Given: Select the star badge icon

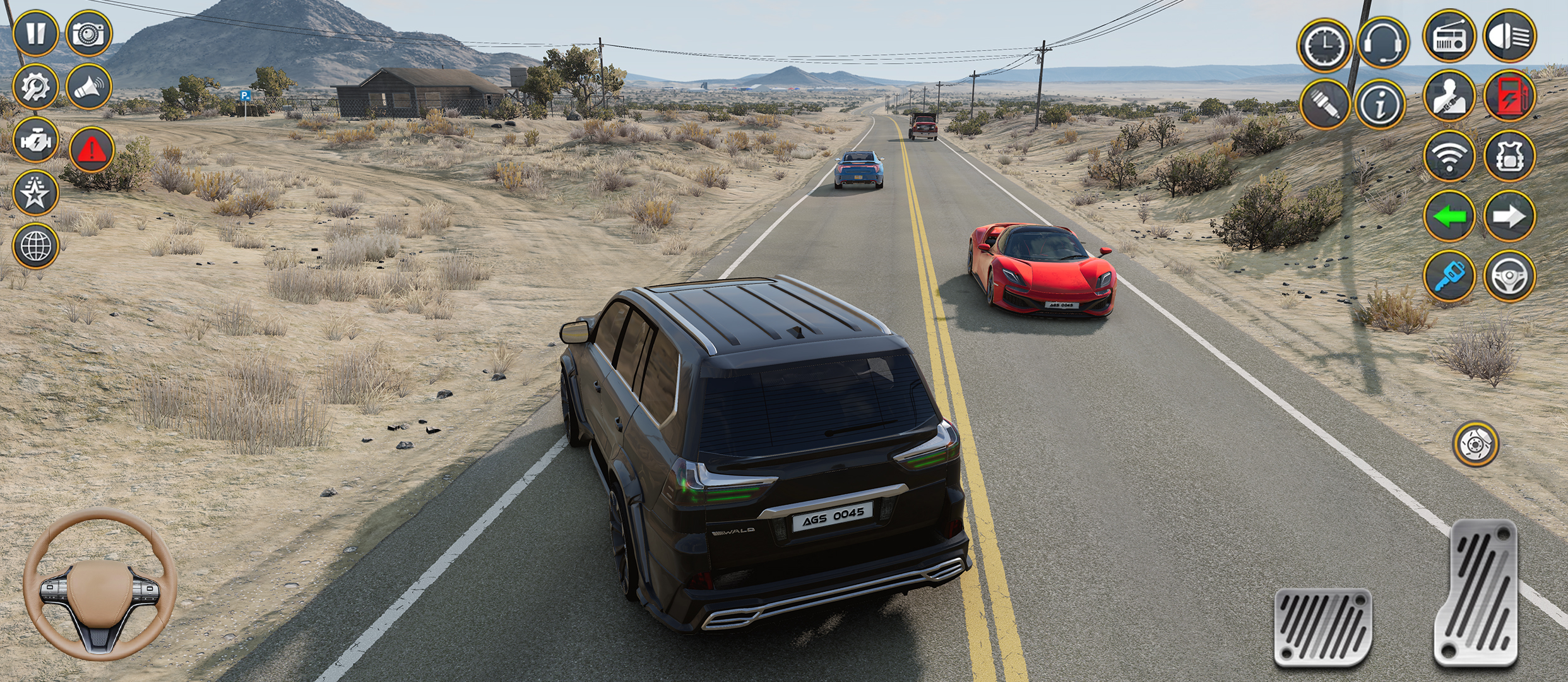Looking at the screenshot, I should (35, 193).
